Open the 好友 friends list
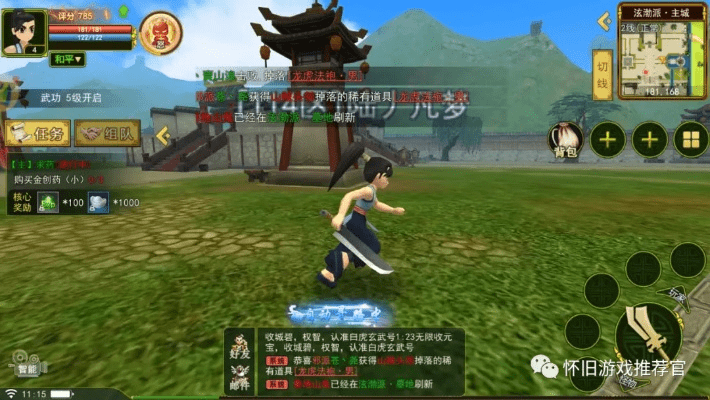Viewport: 710px width, 400px height. pyautogui.click(x=239, y=345)
